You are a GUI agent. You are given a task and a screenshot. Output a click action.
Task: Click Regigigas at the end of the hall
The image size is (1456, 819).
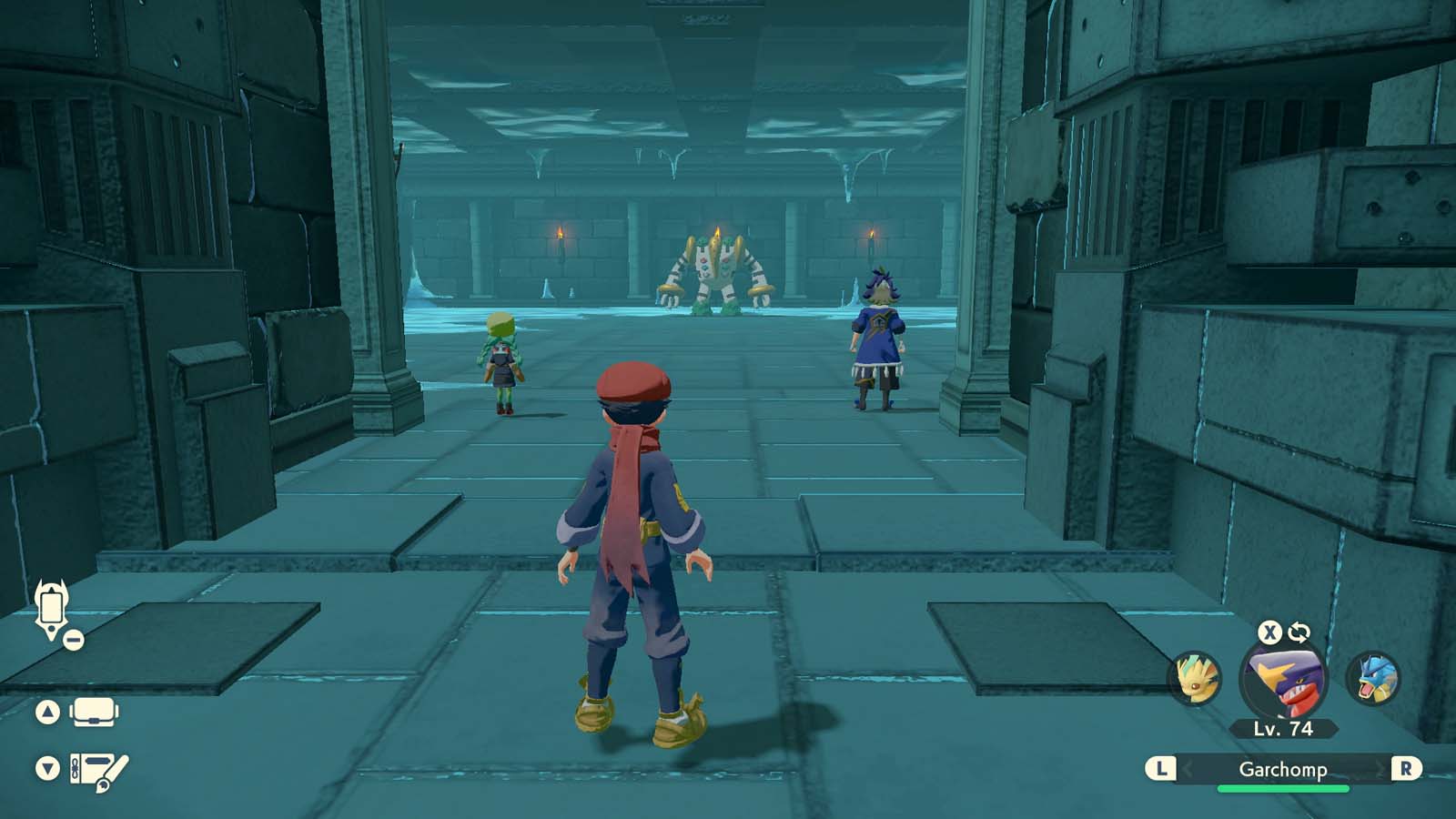[714, 273]
